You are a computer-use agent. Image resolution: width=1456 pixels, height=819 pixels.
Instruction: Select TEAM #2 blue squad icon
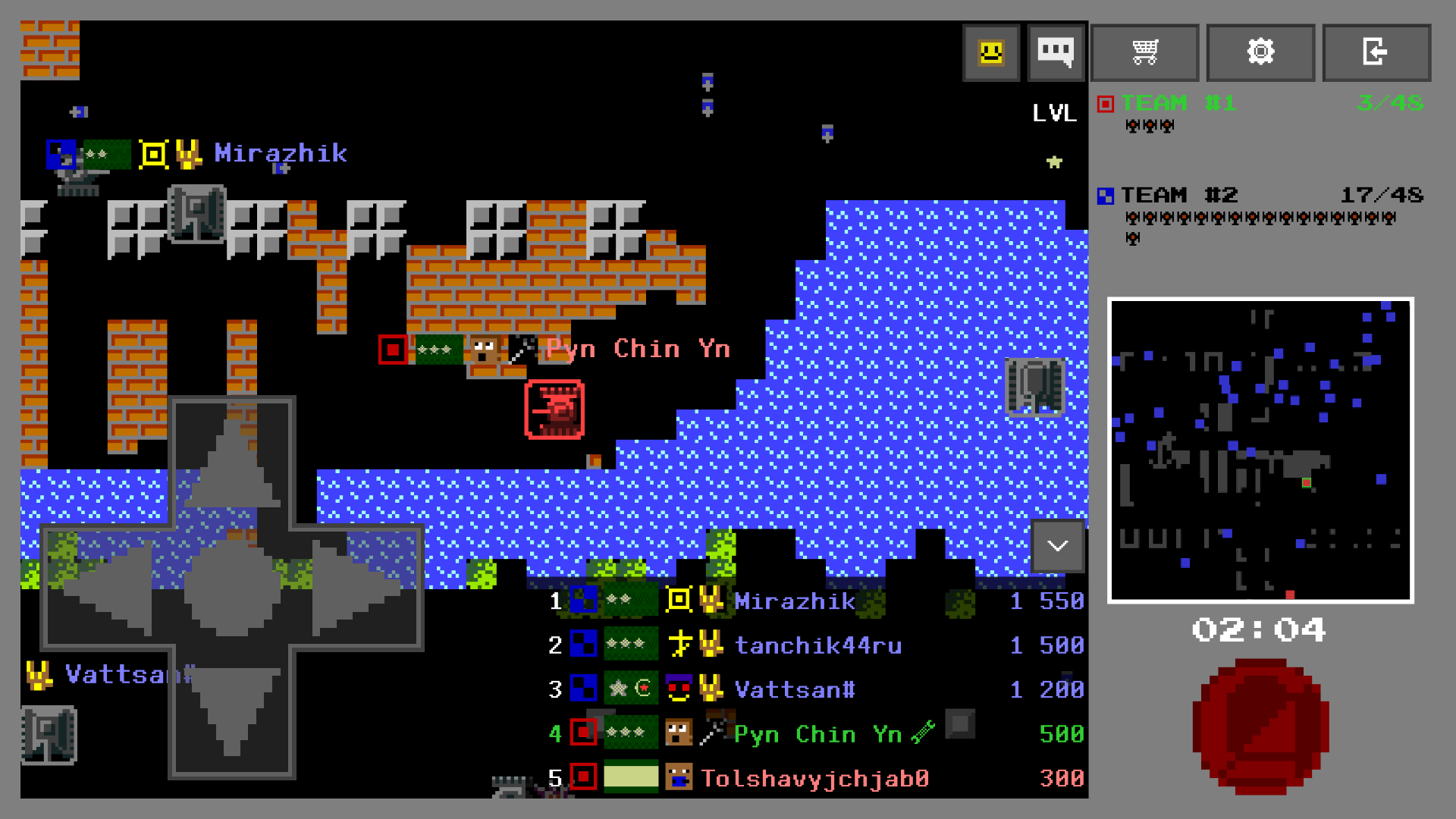coord(1106,195)
